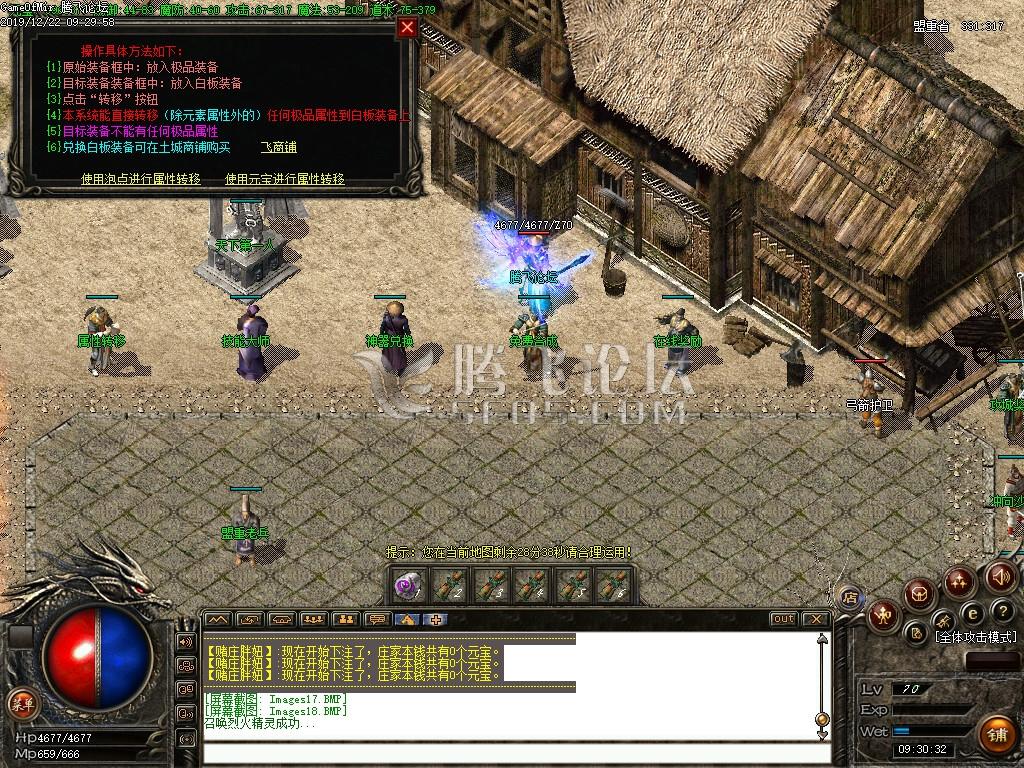Viewport: 1024px width, 768px height.
Task: Close the chat panel with X
Action: 815,619
